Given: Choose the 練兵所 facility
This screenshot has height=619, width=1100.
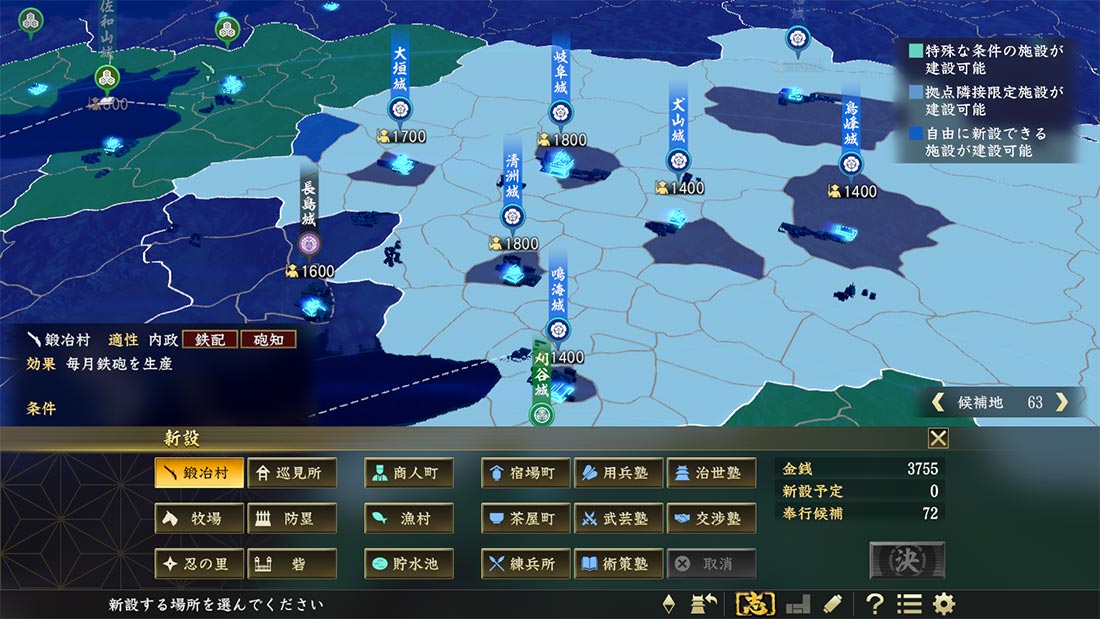Looking at the screenshot, I should click(x=525, y=563).
